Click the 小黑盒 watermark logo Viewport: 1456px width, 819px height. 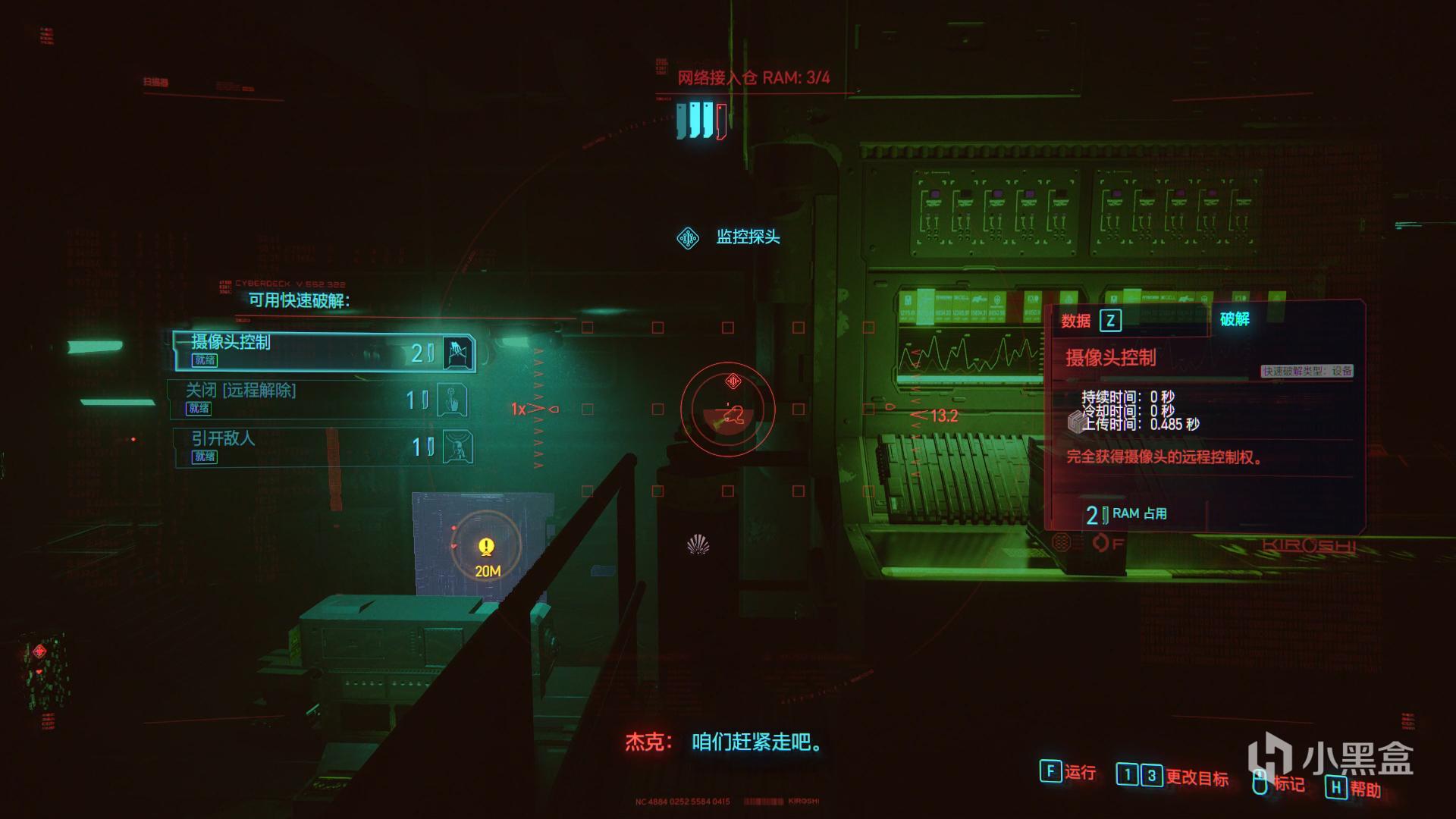click(1330, 757)
